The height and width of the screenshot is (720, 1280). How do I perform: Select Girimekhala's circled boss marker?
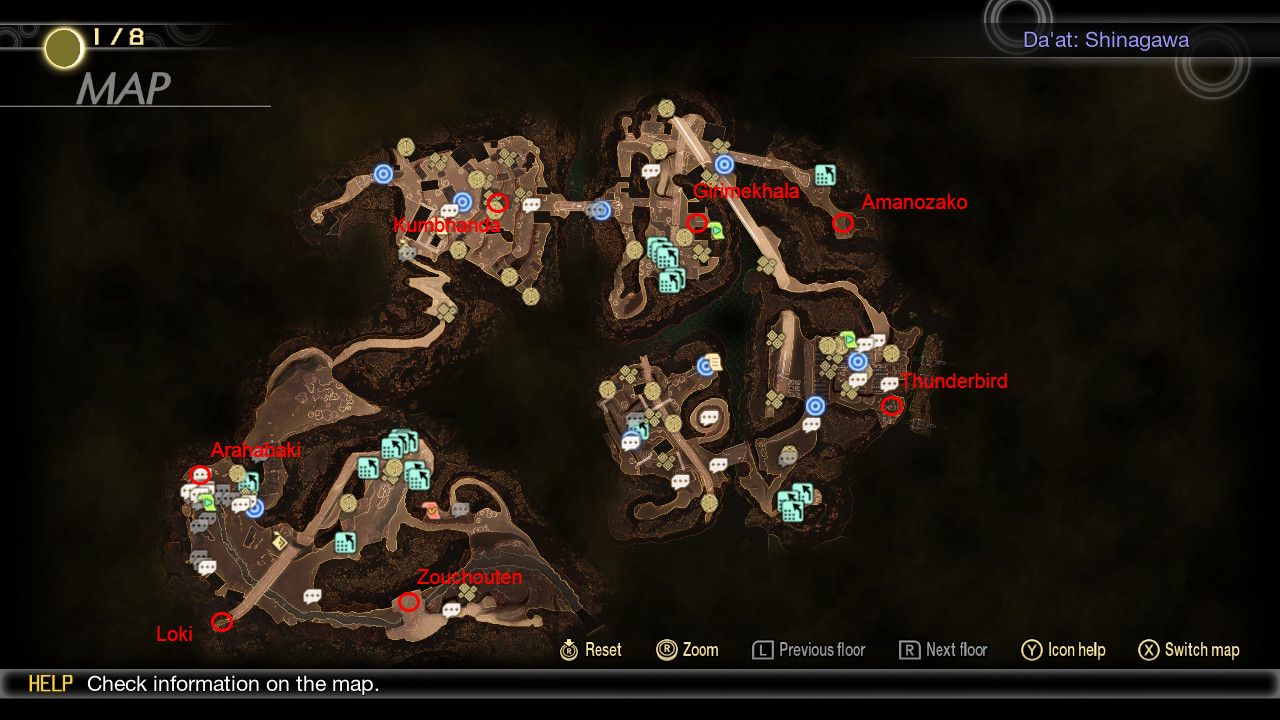point(697,223)
